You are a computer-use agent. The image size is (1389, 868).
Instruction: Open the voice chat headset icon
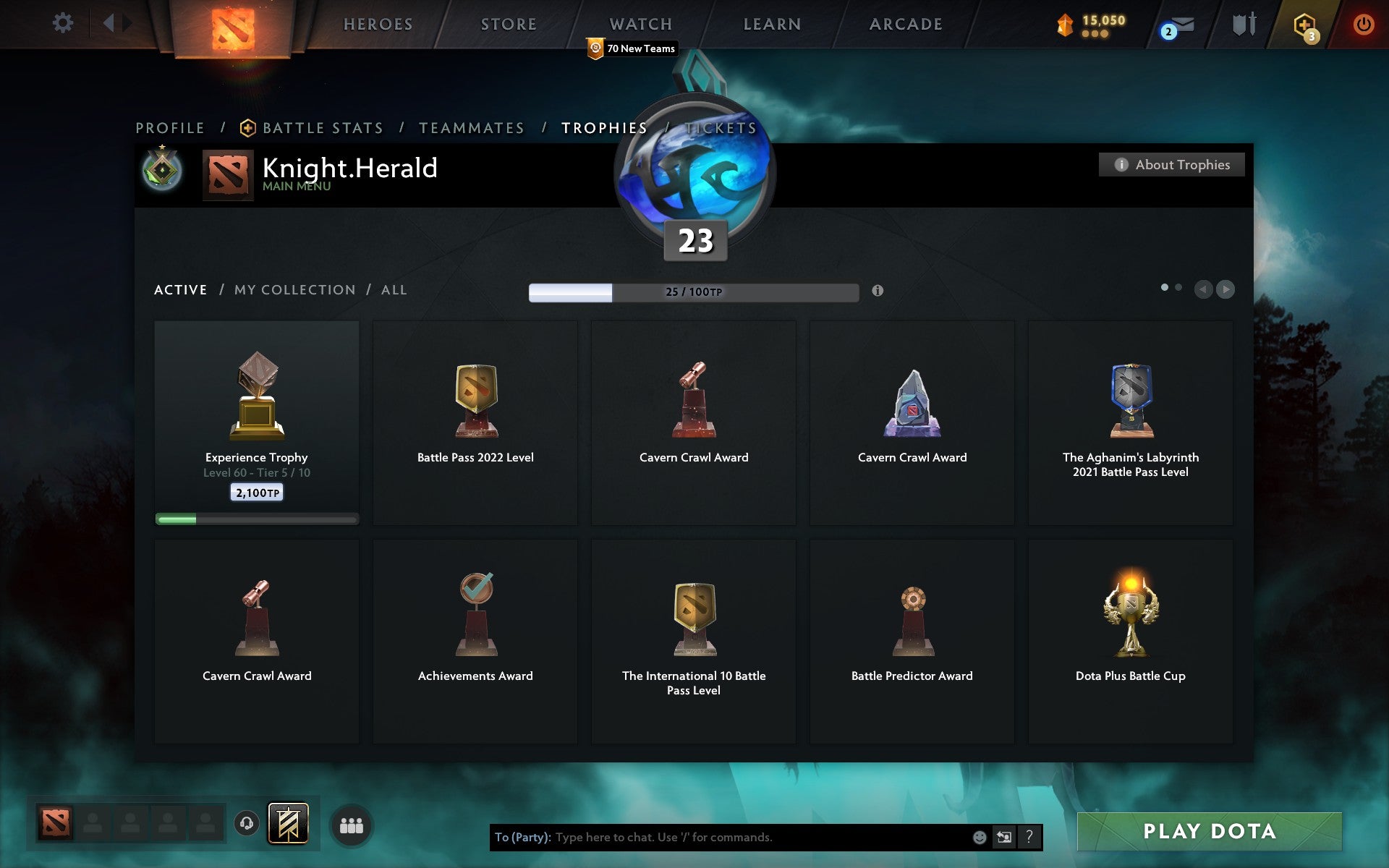tap(248, 822)
